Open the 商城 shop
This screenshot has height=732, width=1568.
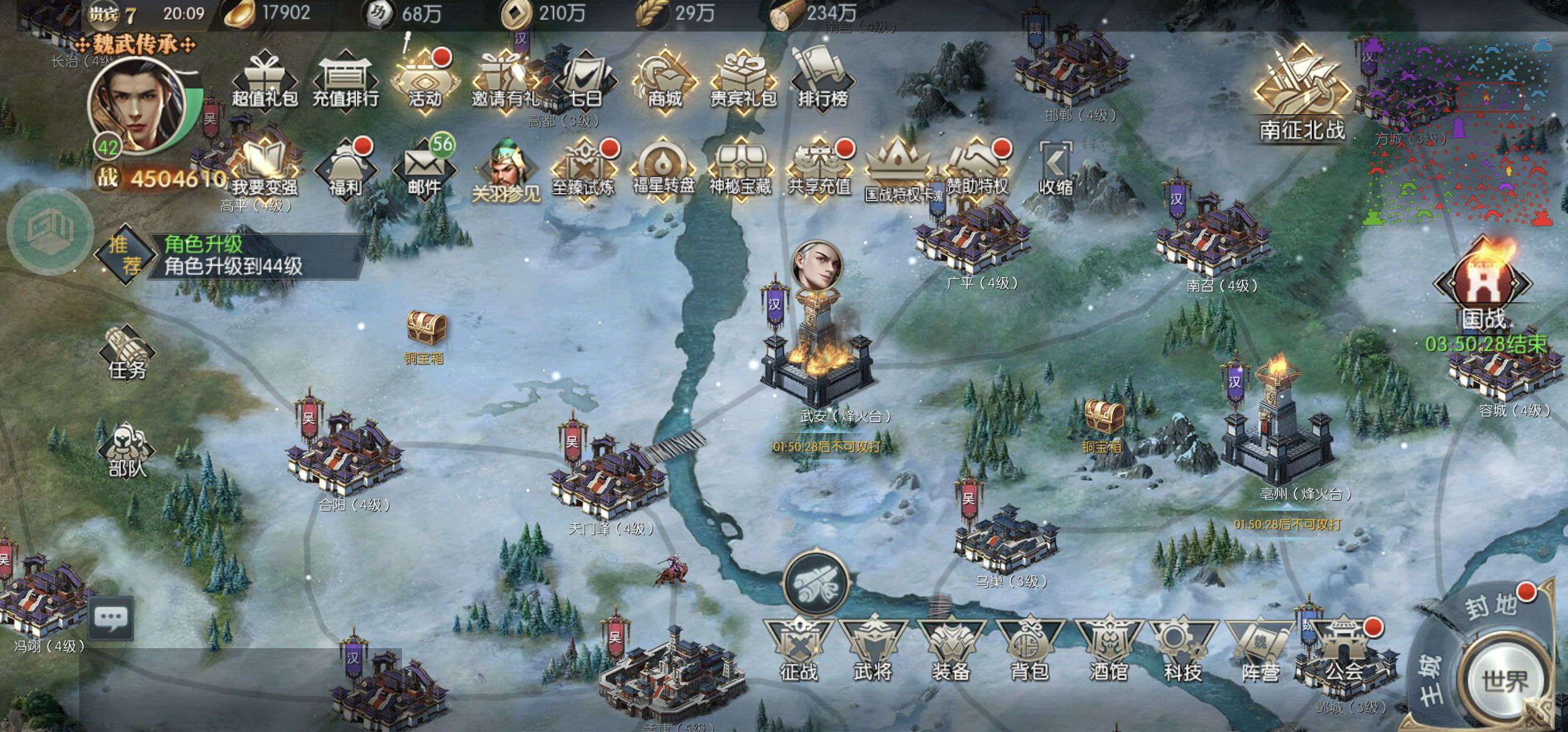click(x=664, y=80)
